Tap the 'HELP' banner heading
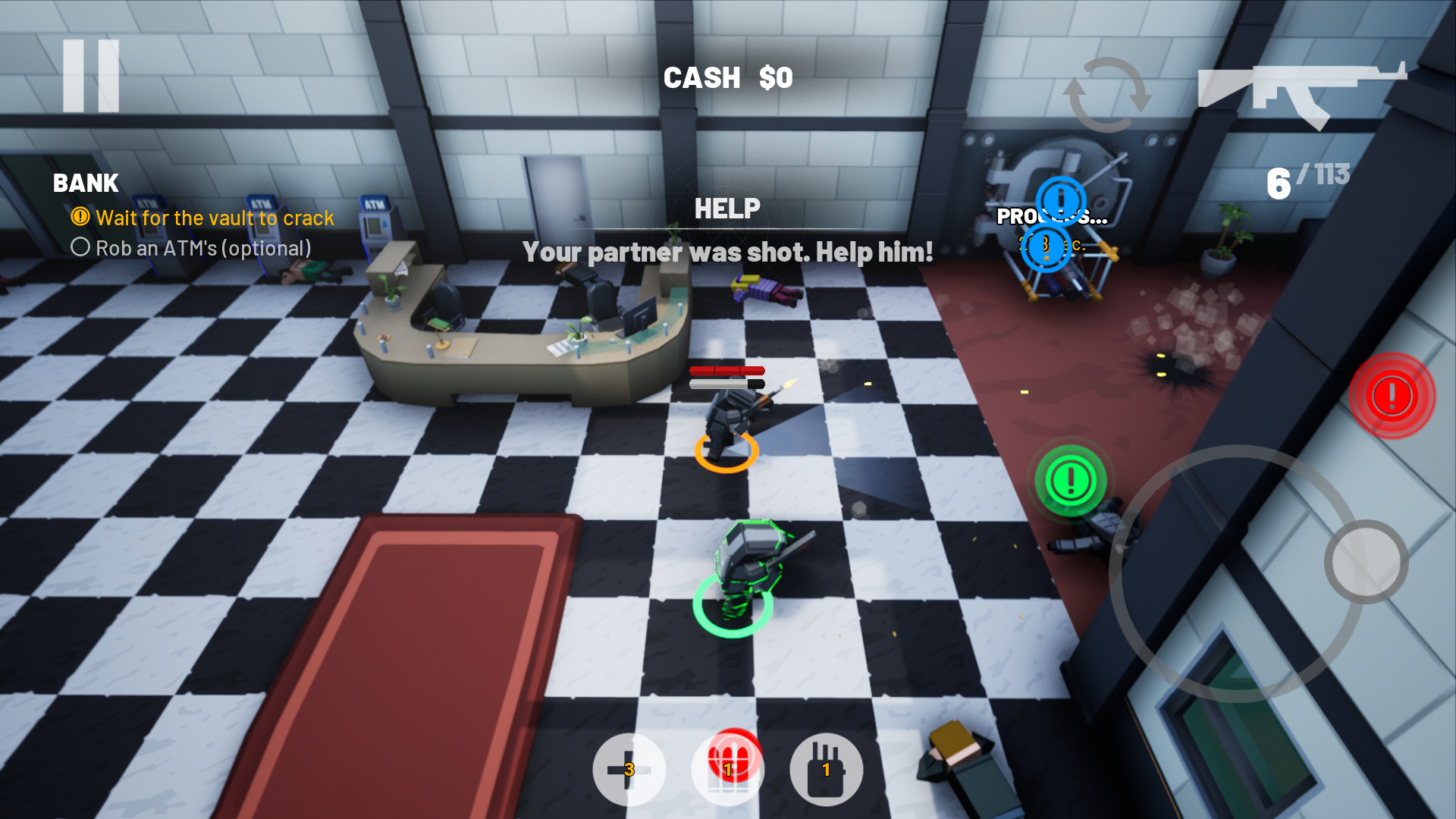 [727, 208]
